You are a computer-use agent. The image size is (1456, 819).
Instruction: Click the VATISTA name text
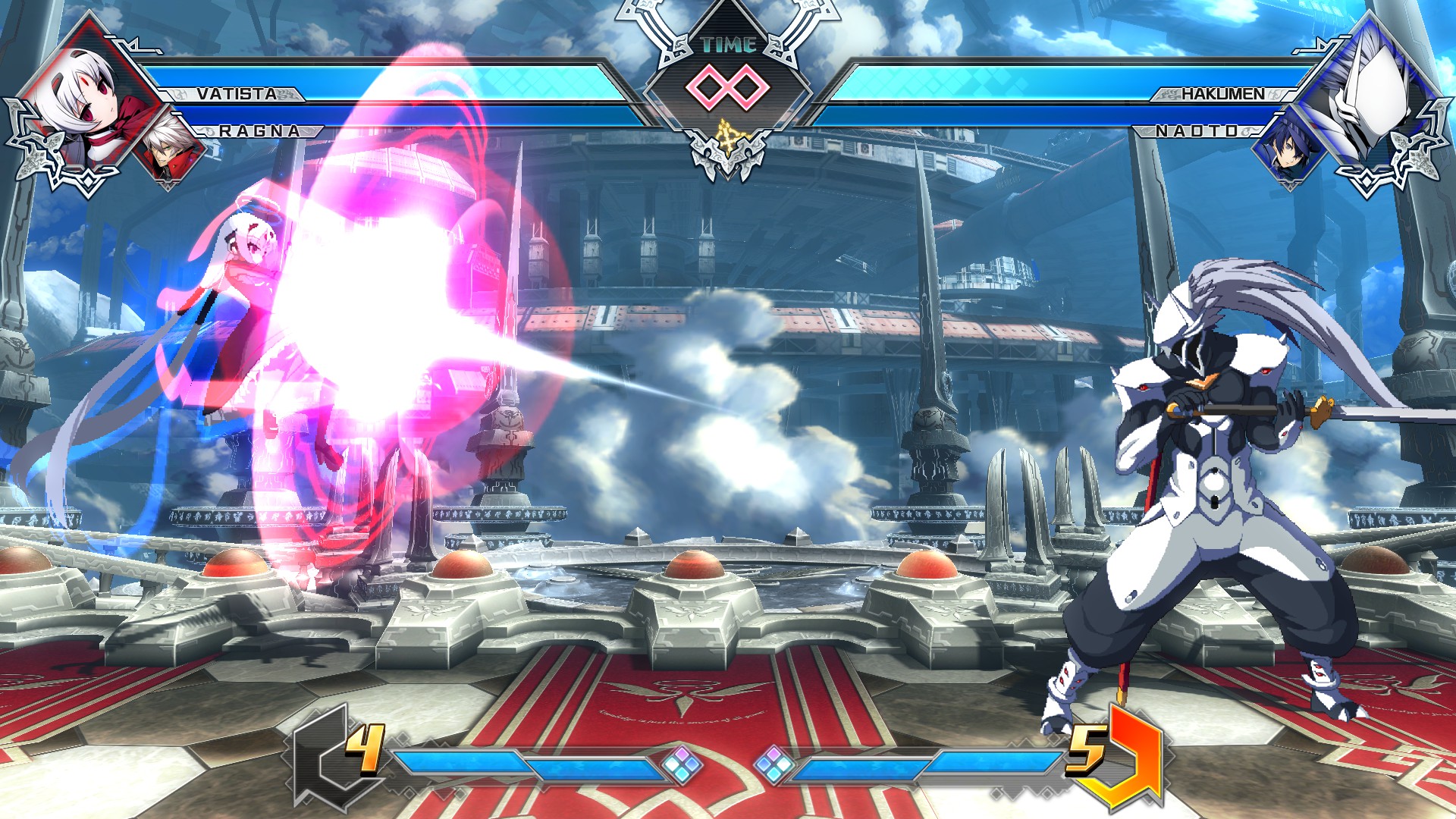tap(237, 93)
